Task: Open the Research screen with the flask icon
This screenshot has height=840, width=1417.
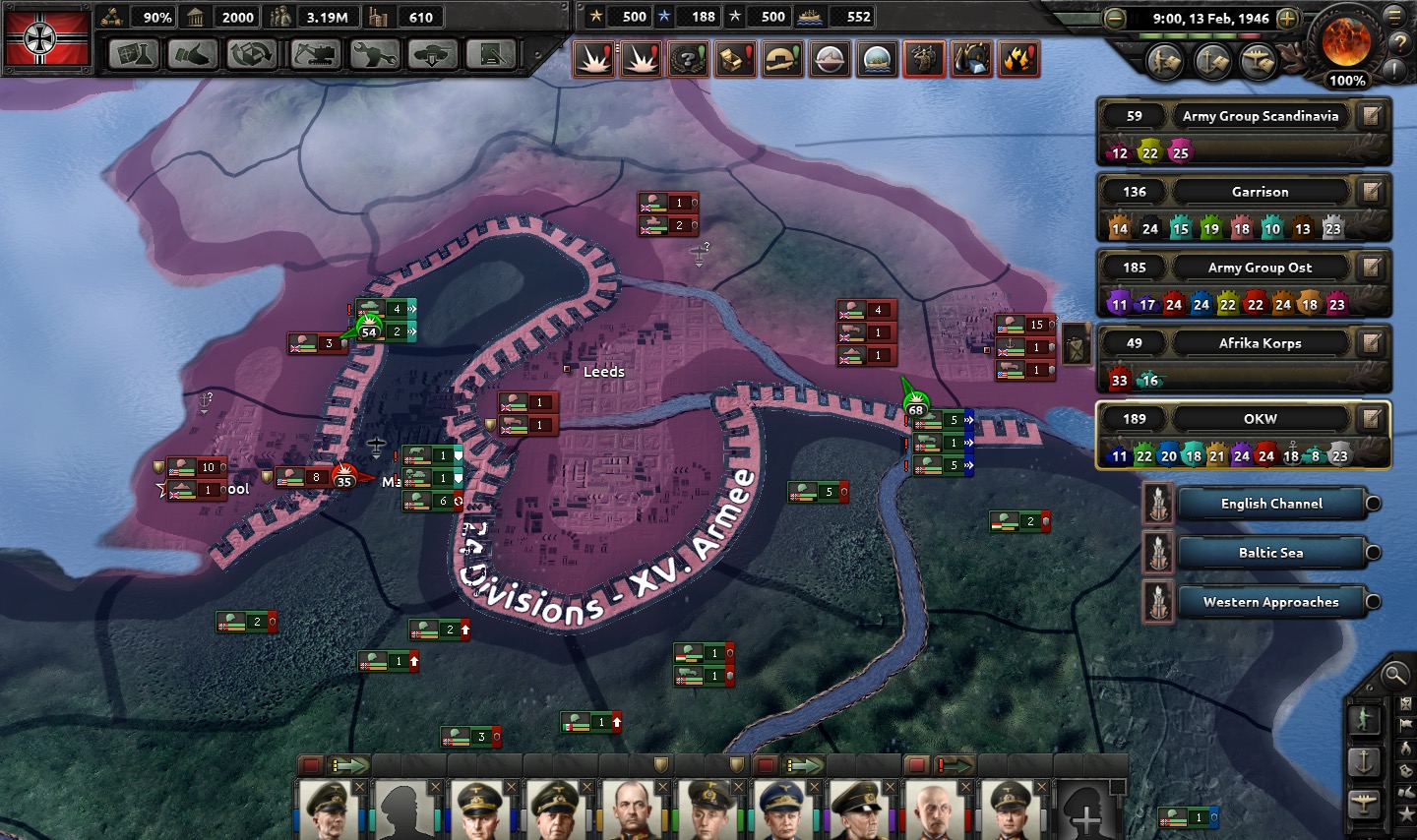Action: 134,55
